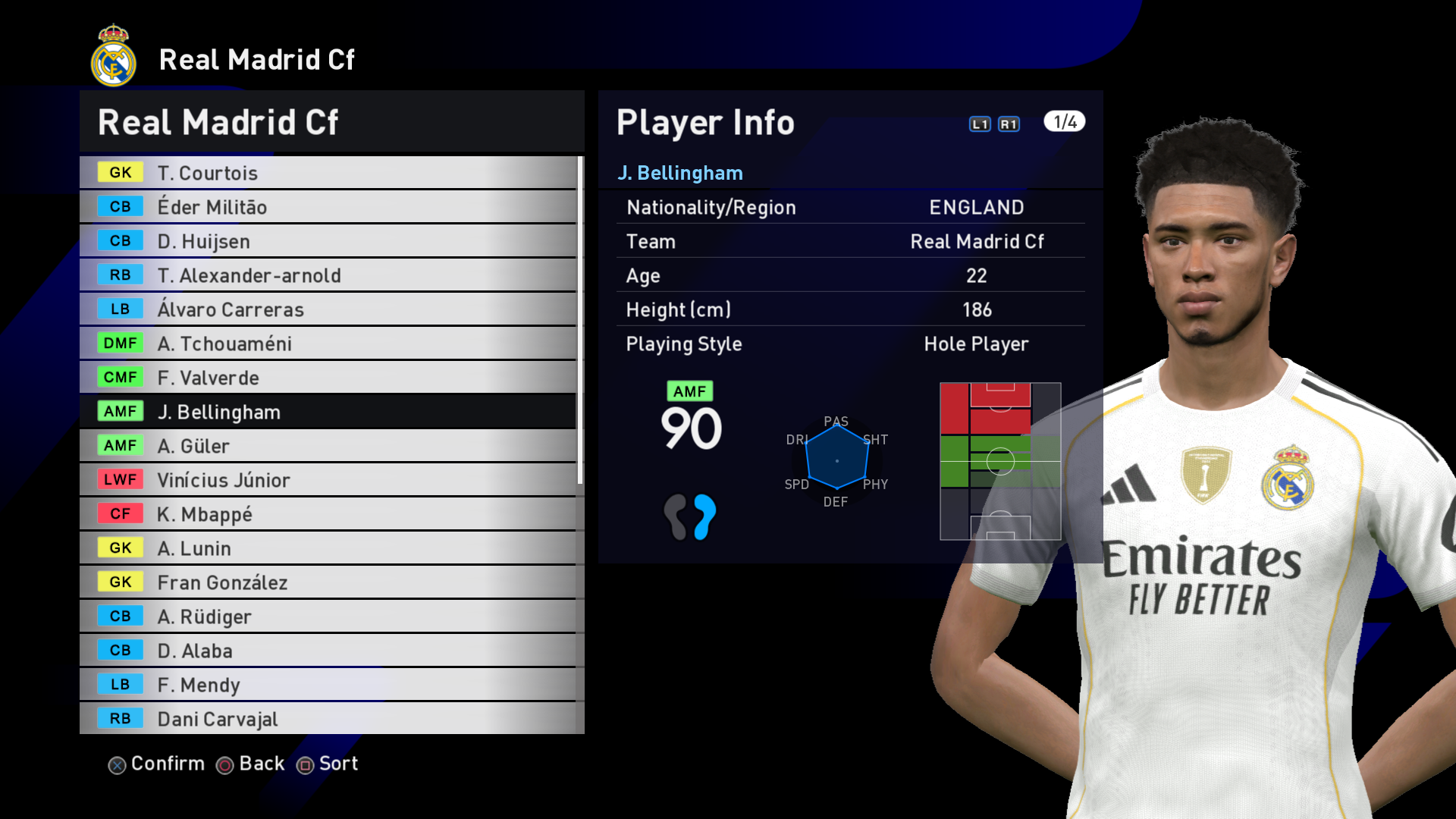Viewport: 1456px width, 819px height.
Task: Choose A. Güler from the squad
Action: click(328, 446)
